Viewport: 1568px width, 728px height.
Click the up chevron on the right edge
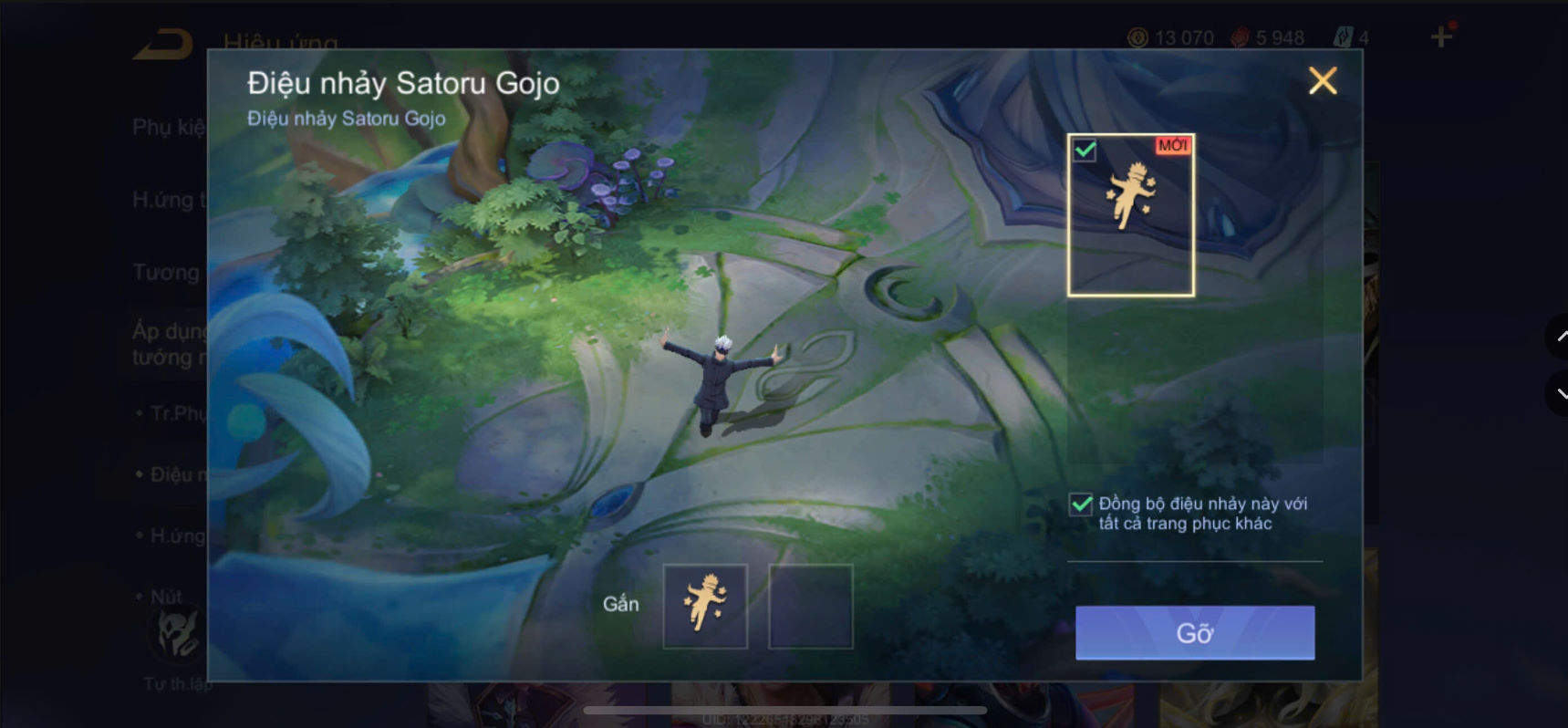(1562, 338)
